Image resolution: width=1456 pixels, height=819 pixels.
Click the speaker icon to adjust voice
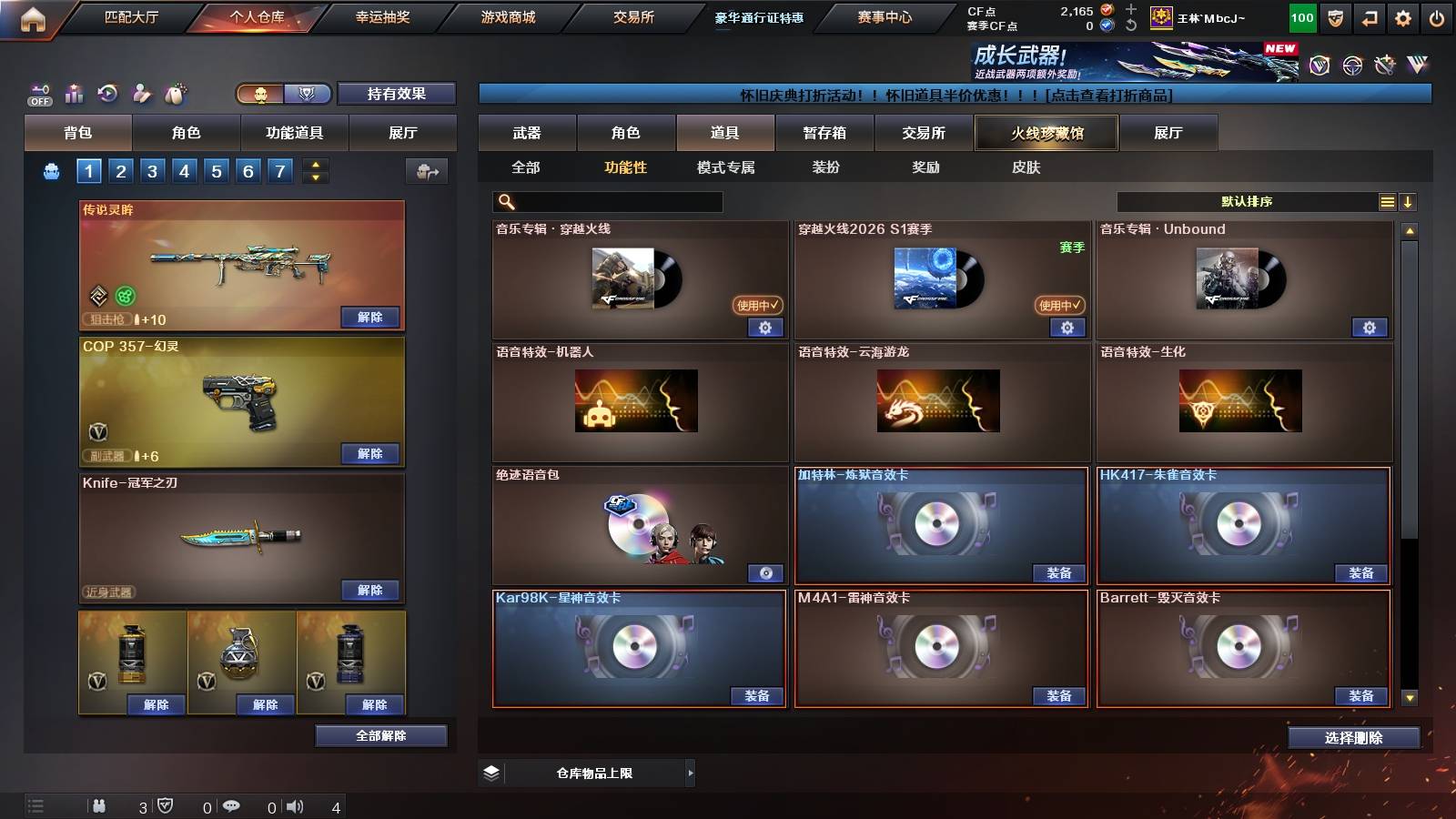pos(292,805)
